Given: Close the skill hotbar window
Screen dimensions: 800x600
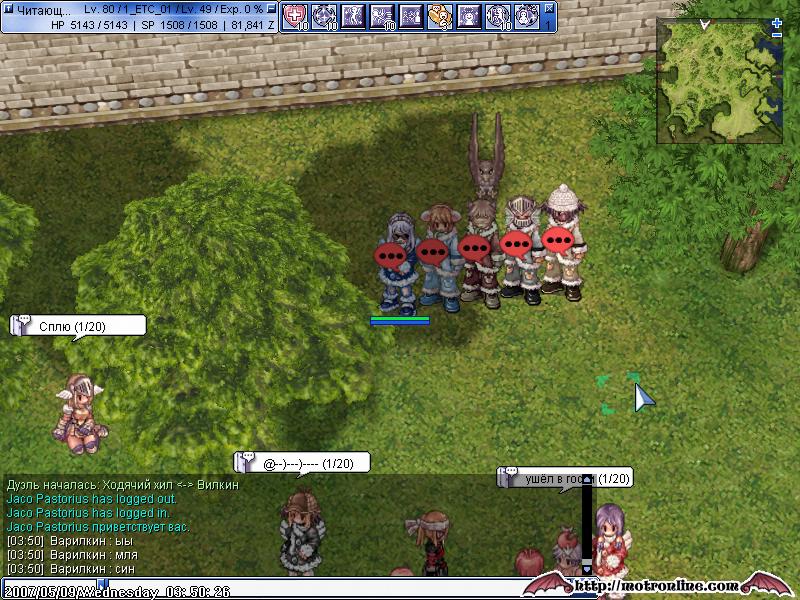Looking at the screenshot, I should tap(549, 7).
